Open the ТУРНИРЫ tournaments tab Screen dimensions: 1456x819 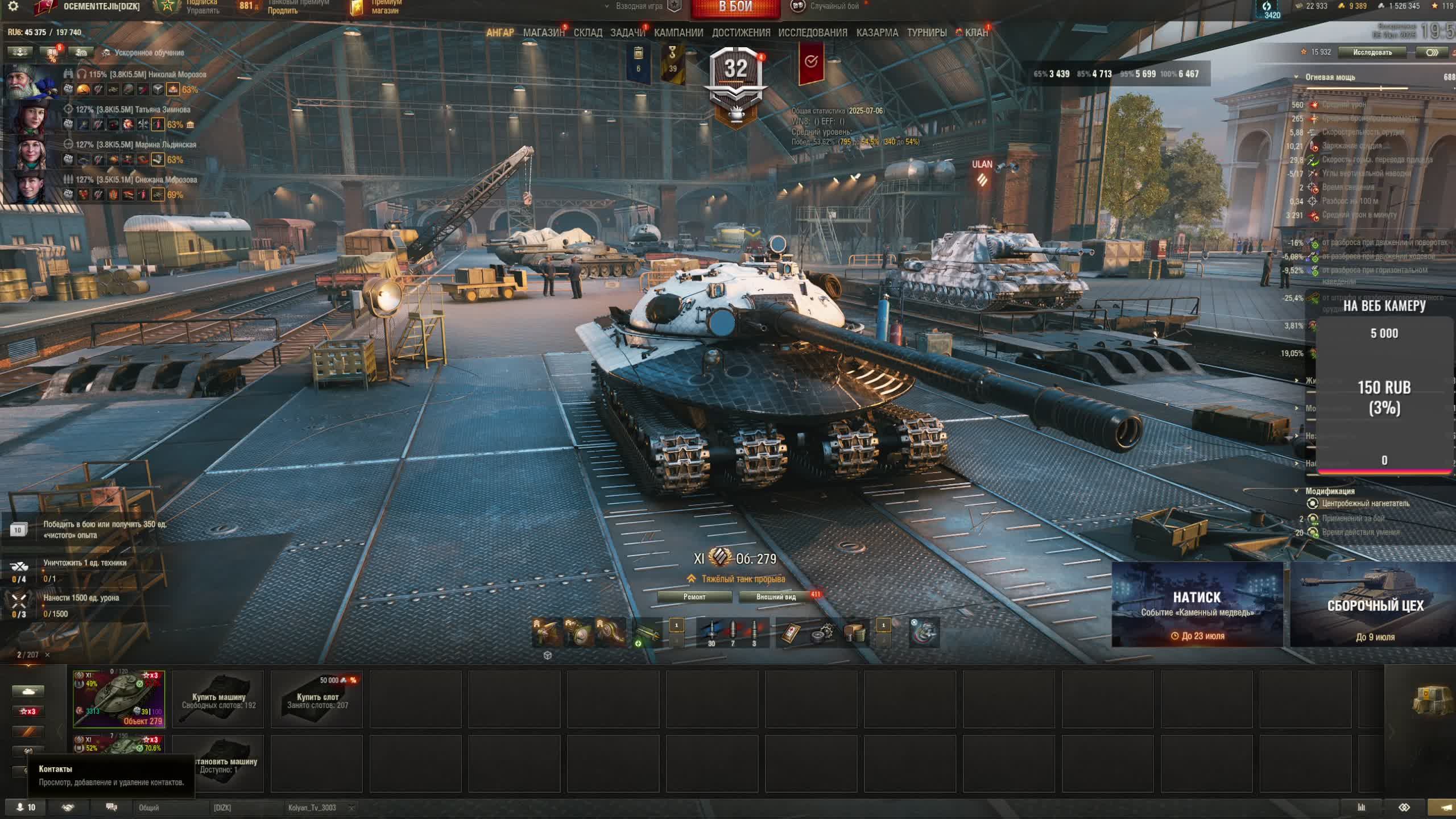[x=926, y=33]
